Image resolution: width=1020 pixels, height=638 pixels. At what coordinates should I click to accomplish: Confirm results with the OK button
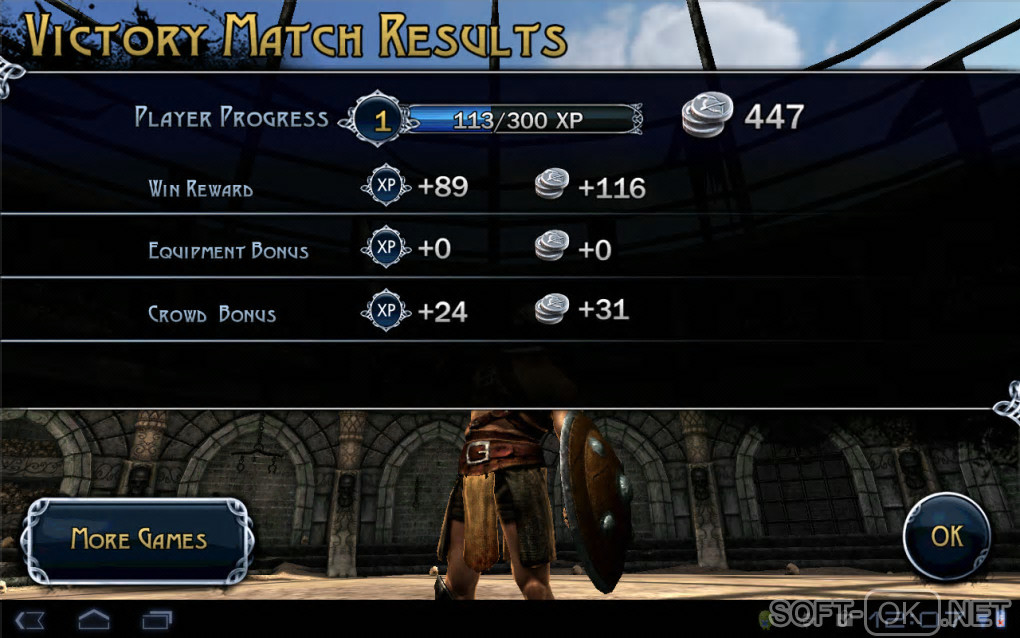946,537
